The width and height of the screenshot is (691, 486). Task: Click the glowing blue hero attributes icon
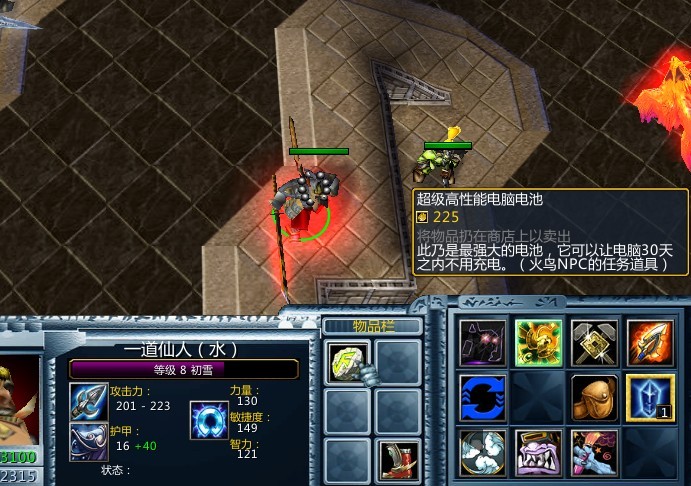click(209, 420)
